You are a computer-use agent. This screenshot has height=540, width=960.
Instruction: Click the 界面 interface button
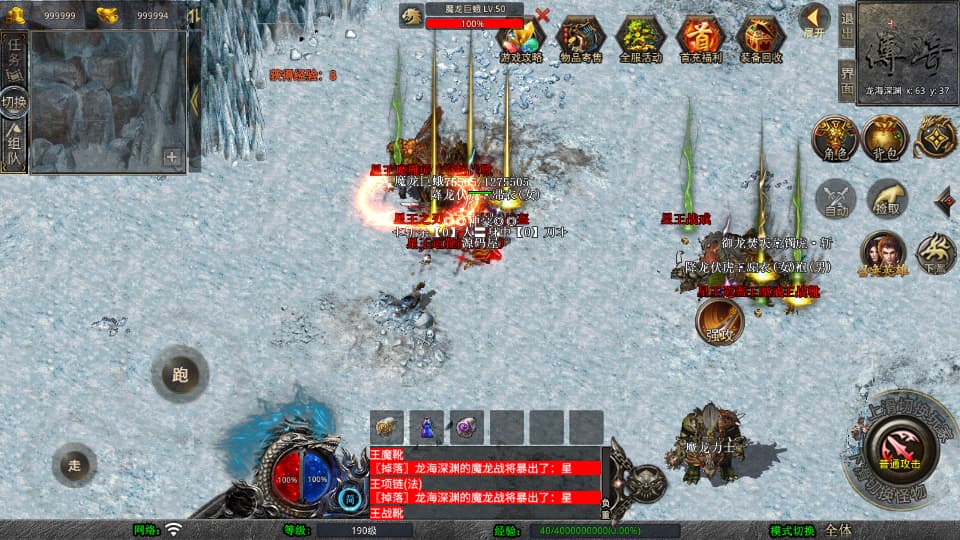pos(846,79)
